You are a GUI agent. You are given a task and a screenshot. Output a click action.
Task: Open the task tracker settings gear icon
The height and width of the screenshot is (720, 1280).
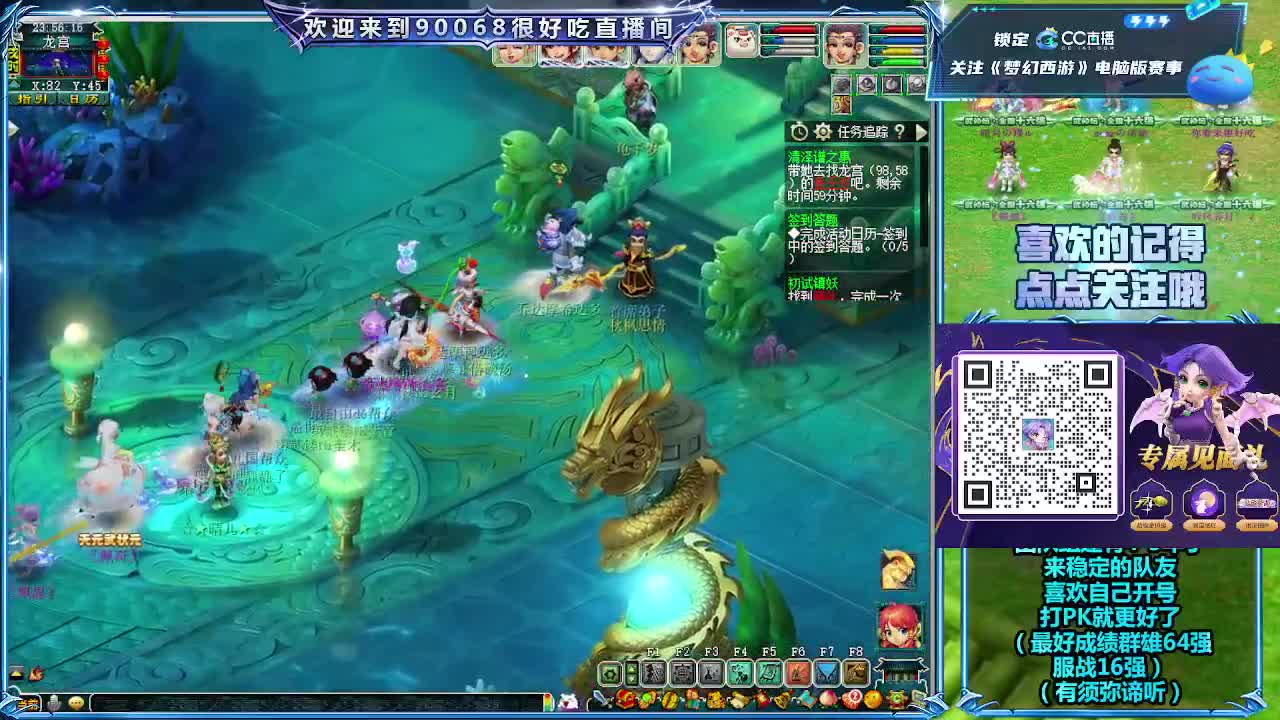(822, 130)
